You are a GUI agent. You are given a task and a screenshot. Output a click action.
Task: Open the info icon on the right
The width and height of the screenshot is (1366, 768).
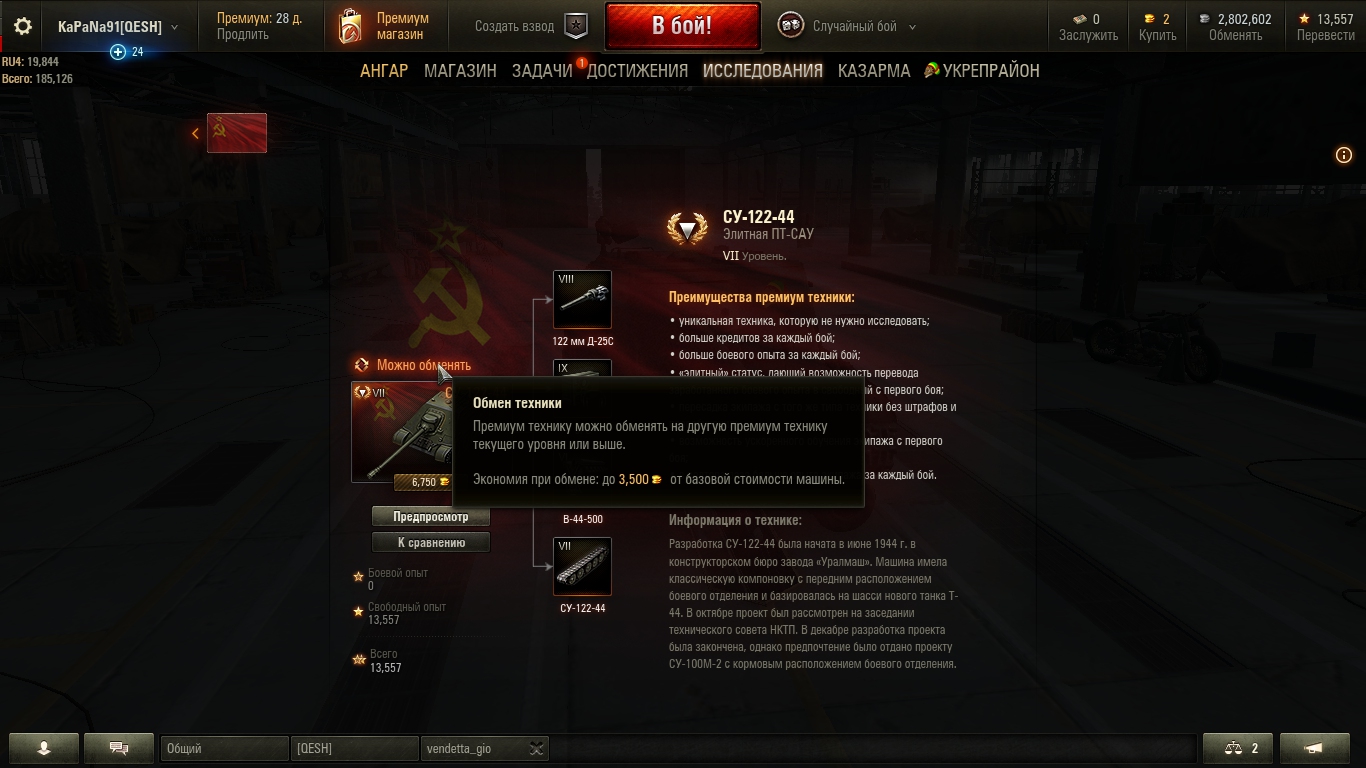click(1344, 155)
